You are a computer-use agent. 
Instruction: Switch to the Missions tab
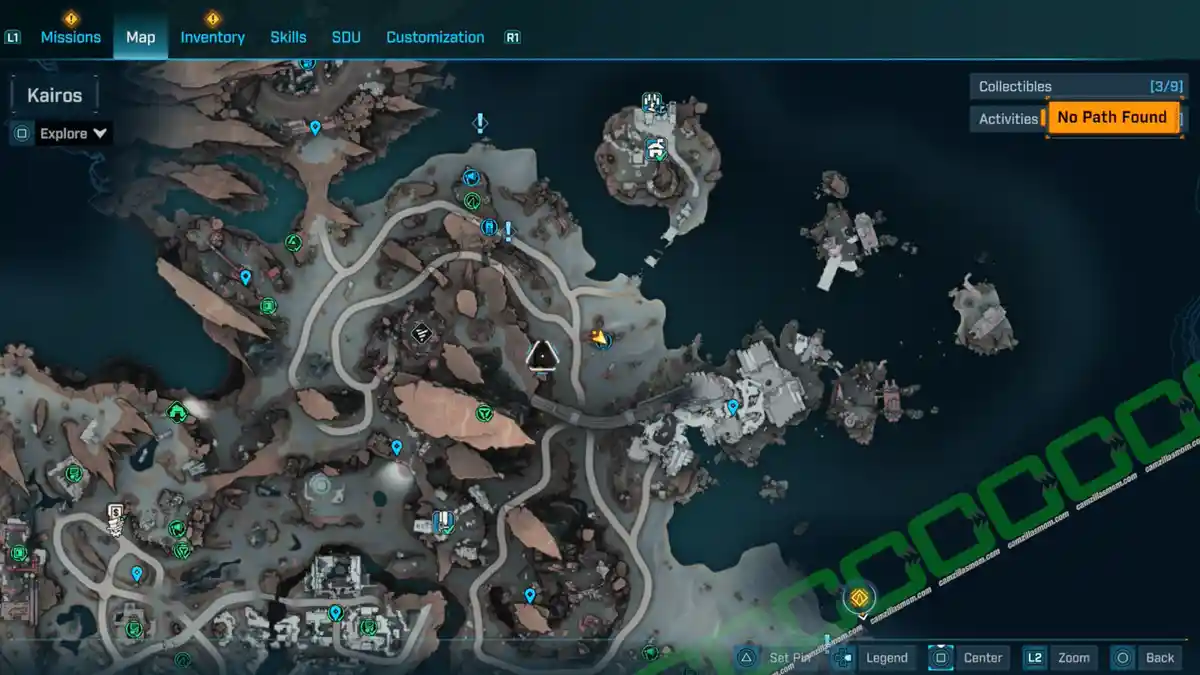70,37
